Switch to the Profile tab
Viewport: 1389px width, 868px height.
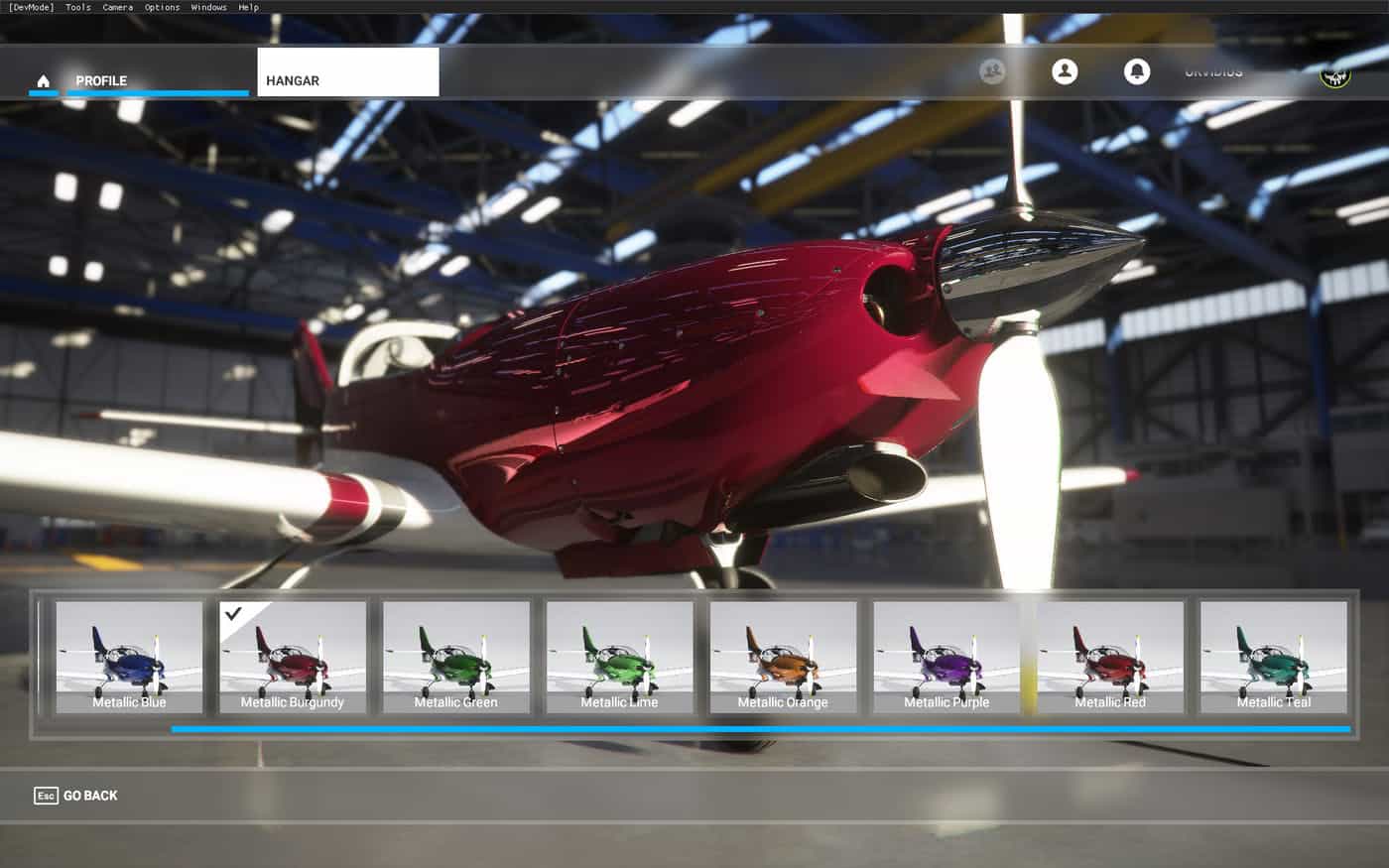tap(102, 80)
